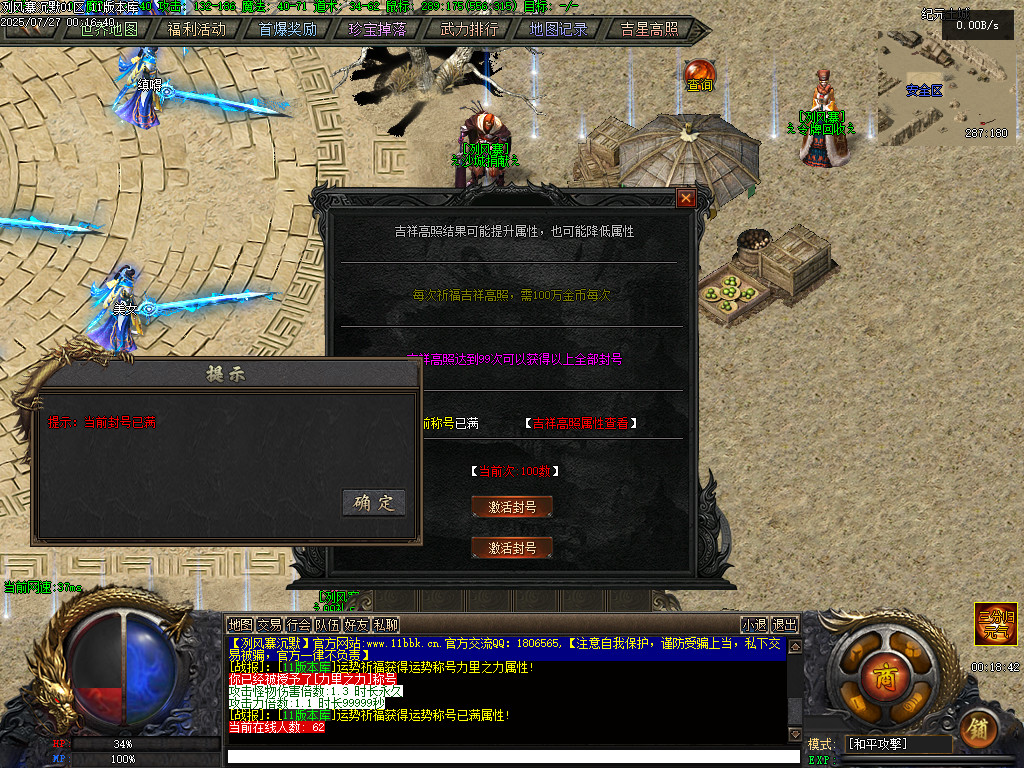Open the 吉祥高照属性查看 attribute view link
1024x768 pixels.
580,423
